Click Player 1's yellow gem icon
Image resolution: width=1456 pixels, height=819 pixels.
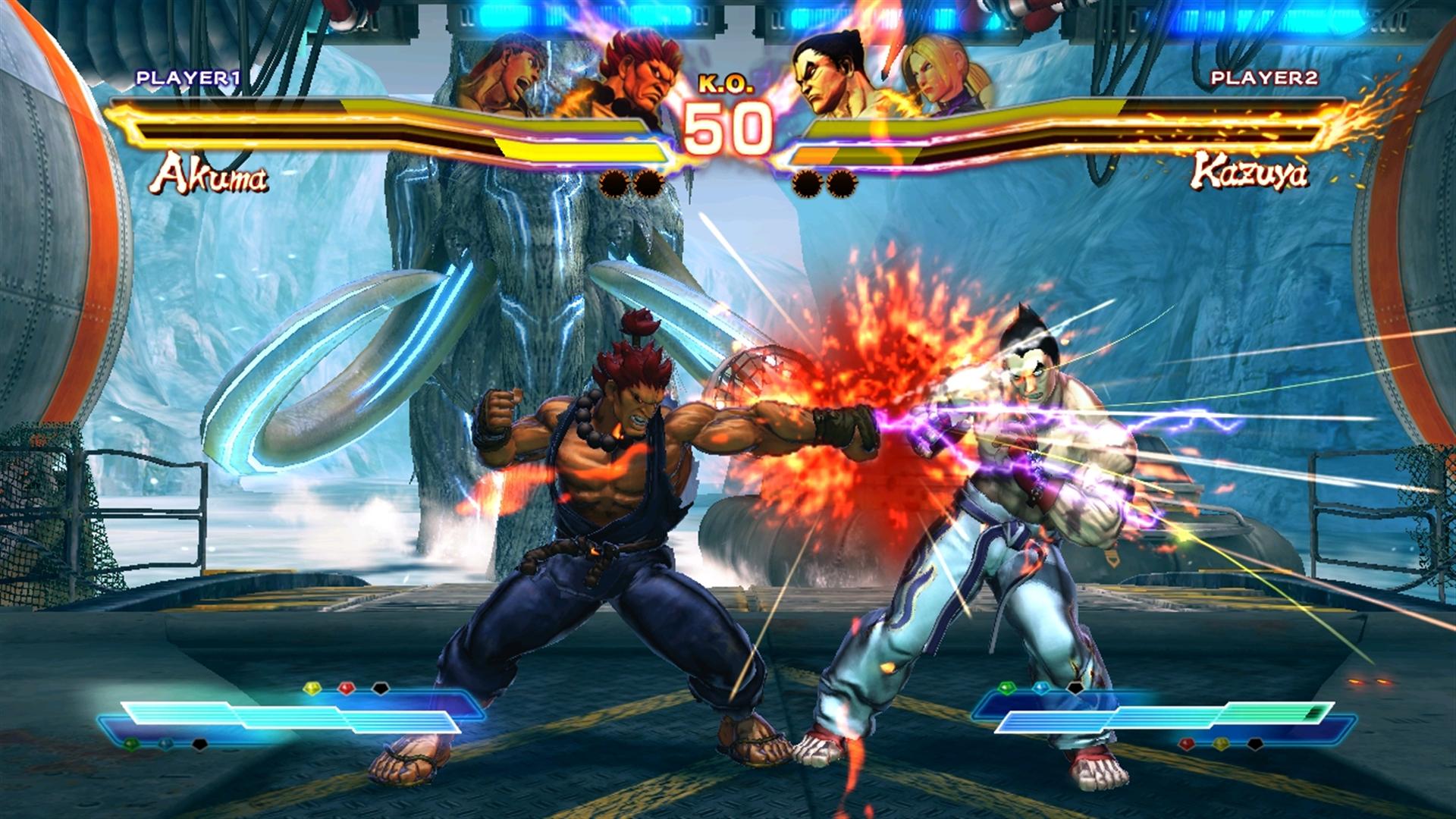[312, 689]
